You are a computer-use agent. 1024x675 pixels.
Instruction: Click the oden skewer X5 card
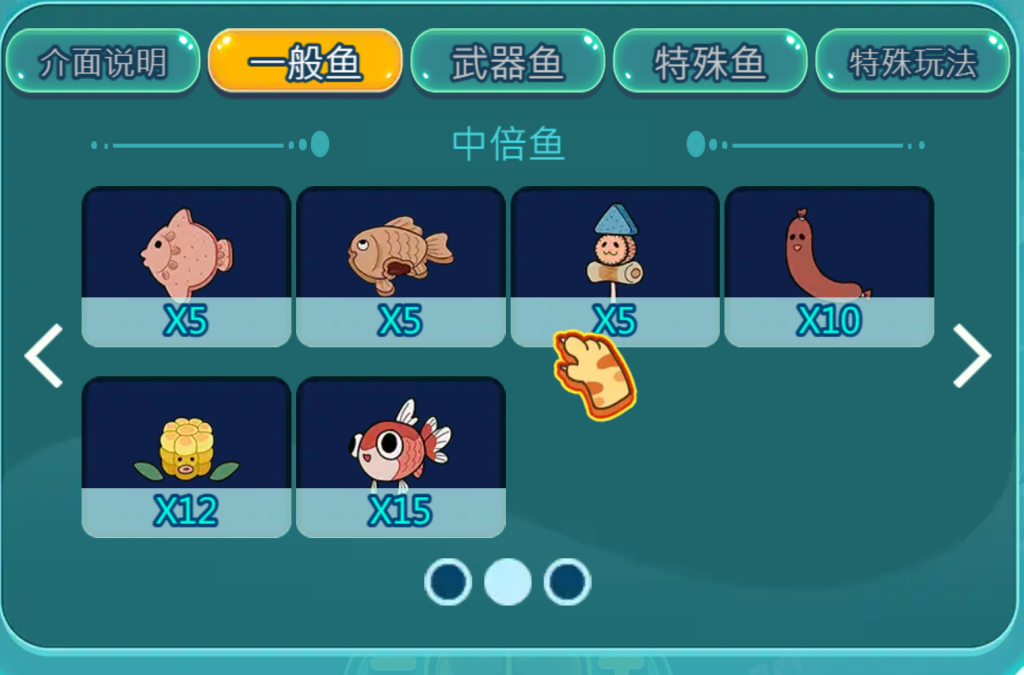(x=615, y=267)
